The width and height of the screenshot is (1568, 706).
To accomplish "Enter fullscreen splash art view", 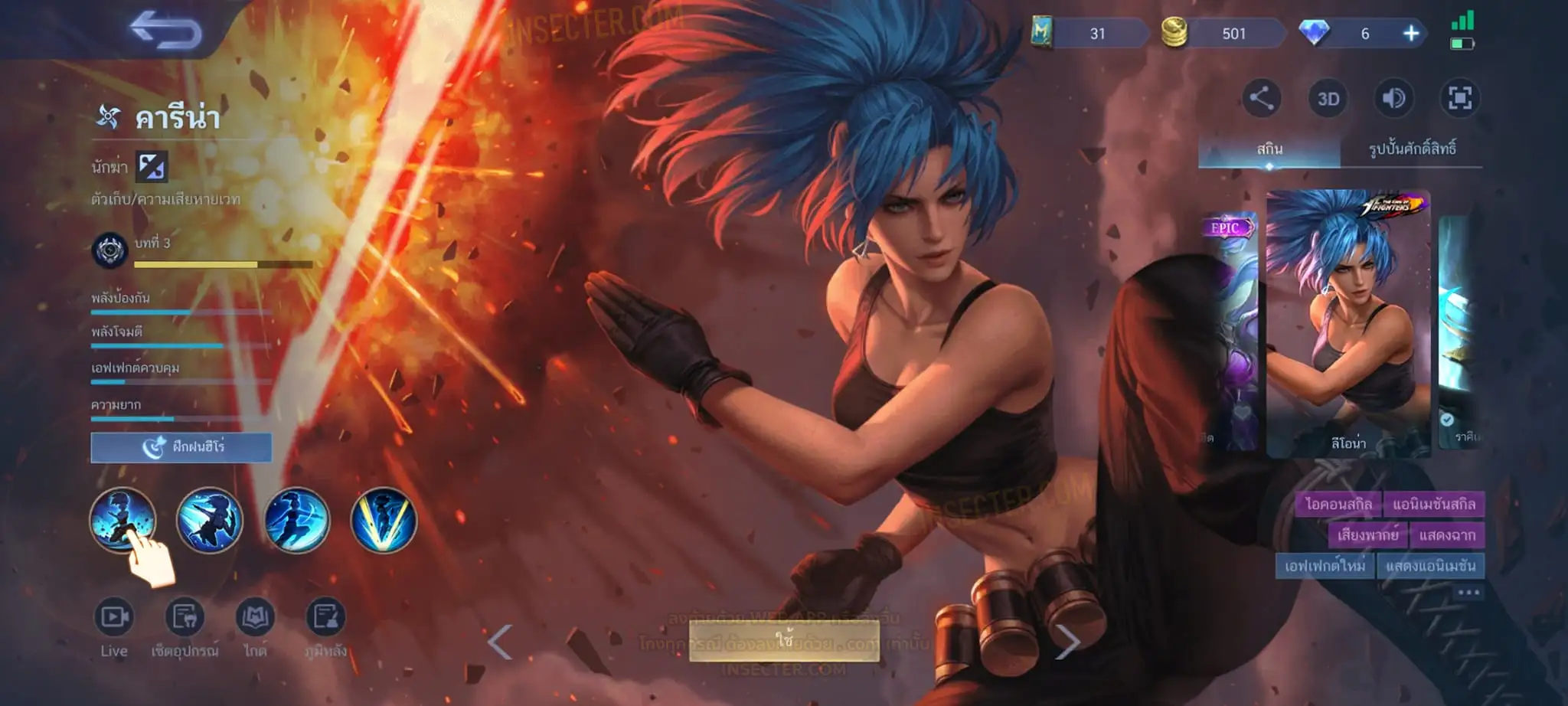I will tap(1459, 98).
